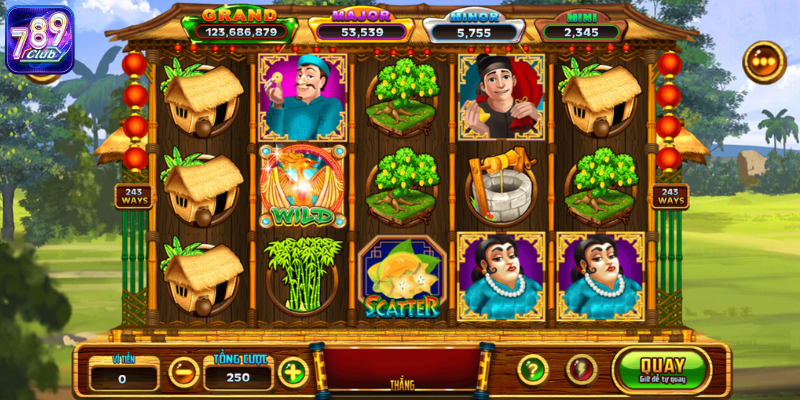This screenshot has width=800, height=400.
Task: Spin the reels with the QUAY button
Action: coord(662,369)
